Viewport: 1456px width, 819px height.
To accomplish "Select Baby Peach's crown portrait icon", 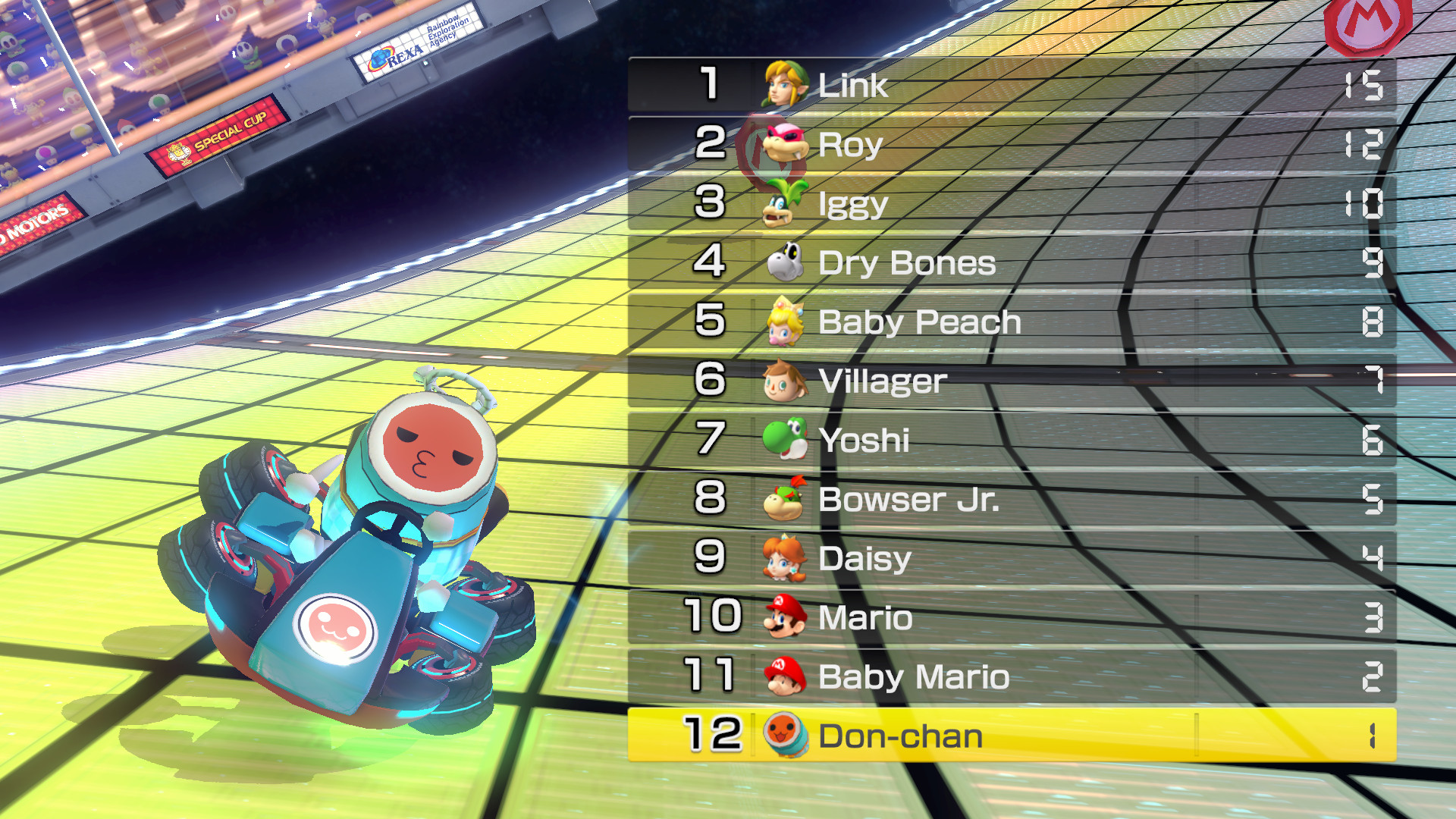I will pyautogui.click(x=785, y=322).
